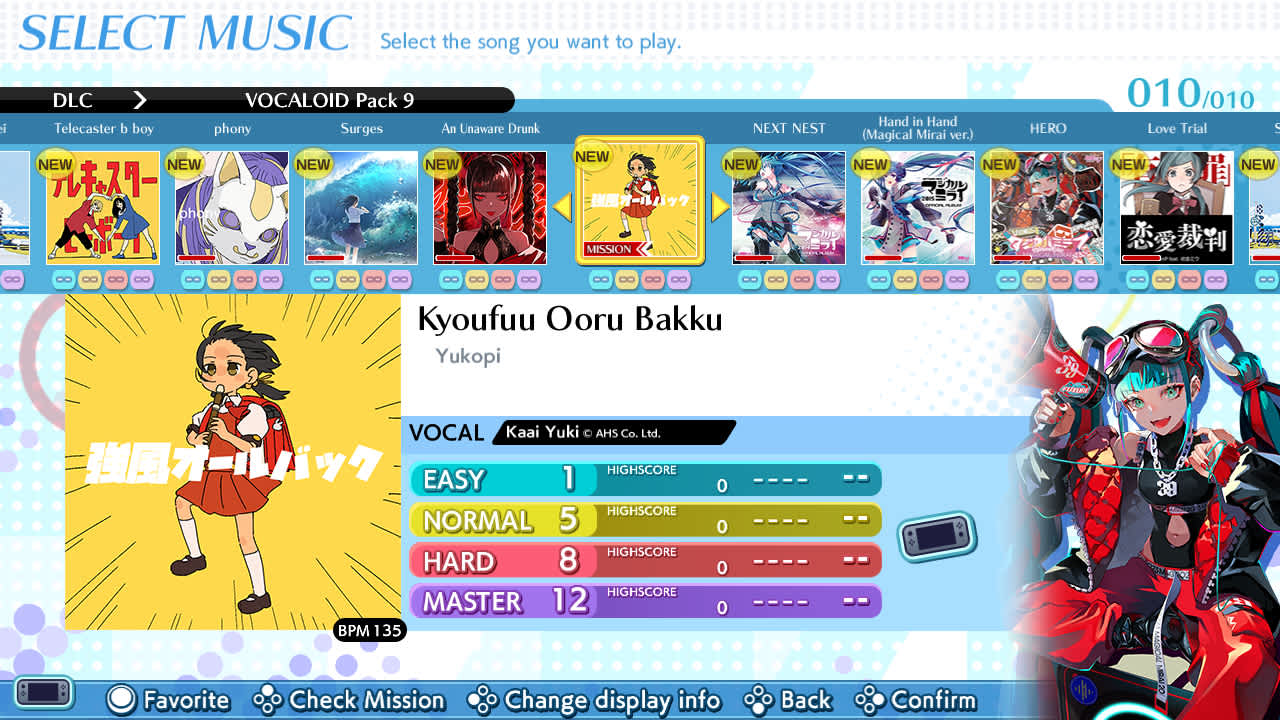Click the Check Mission icon

[268, 701]
